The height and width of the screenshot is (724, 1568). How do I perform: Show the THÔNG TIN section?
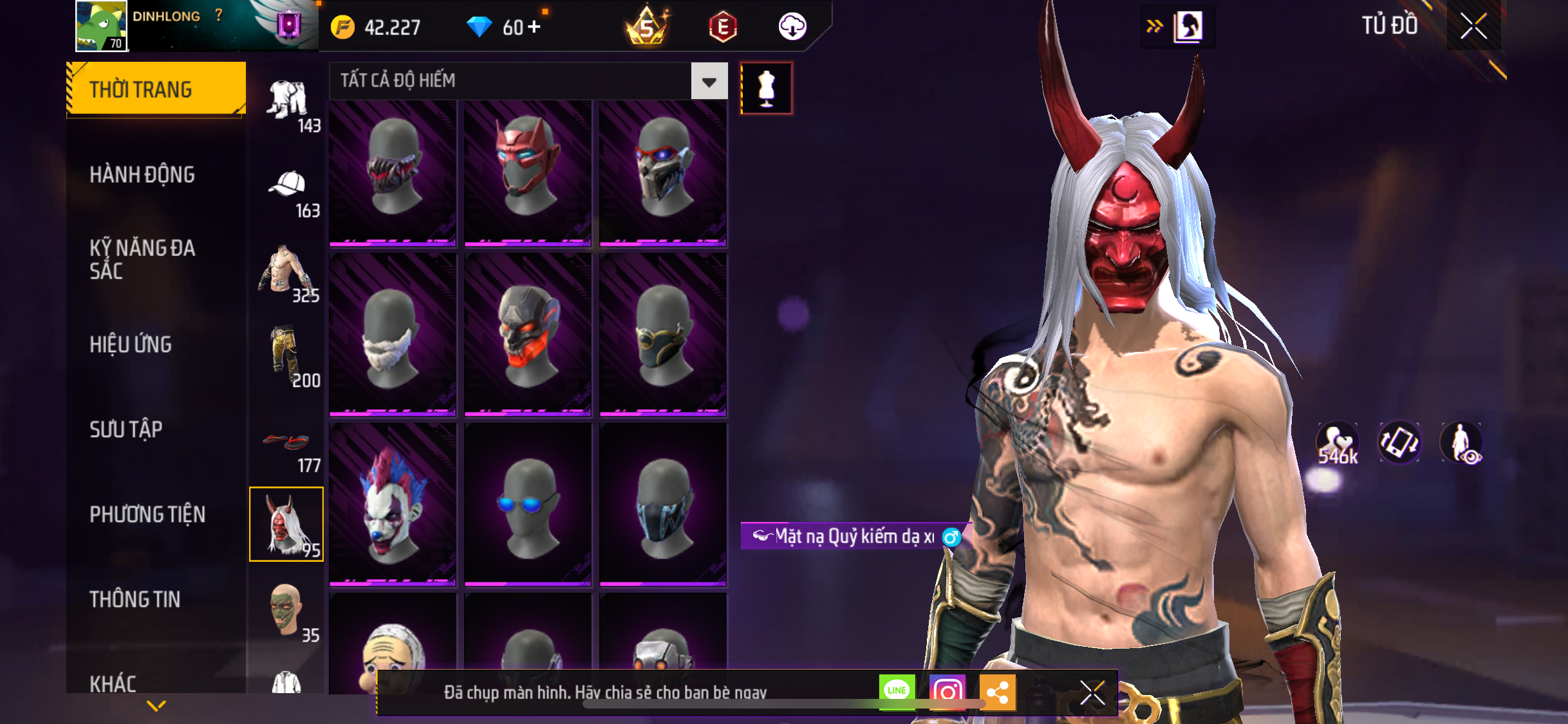tap(135, 599)
